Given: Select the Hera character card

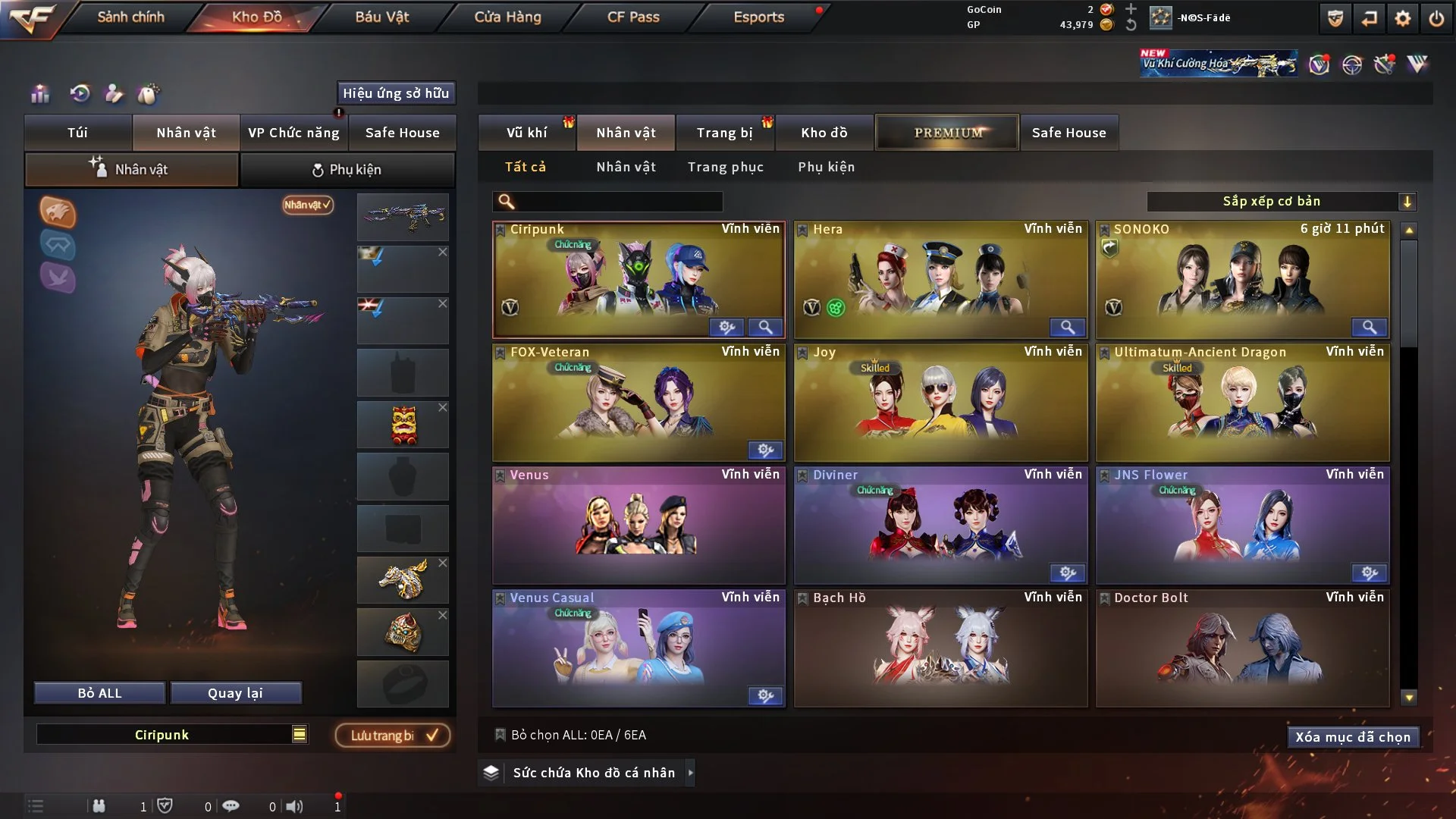Looking at the screenshot, I should point(940,279).
